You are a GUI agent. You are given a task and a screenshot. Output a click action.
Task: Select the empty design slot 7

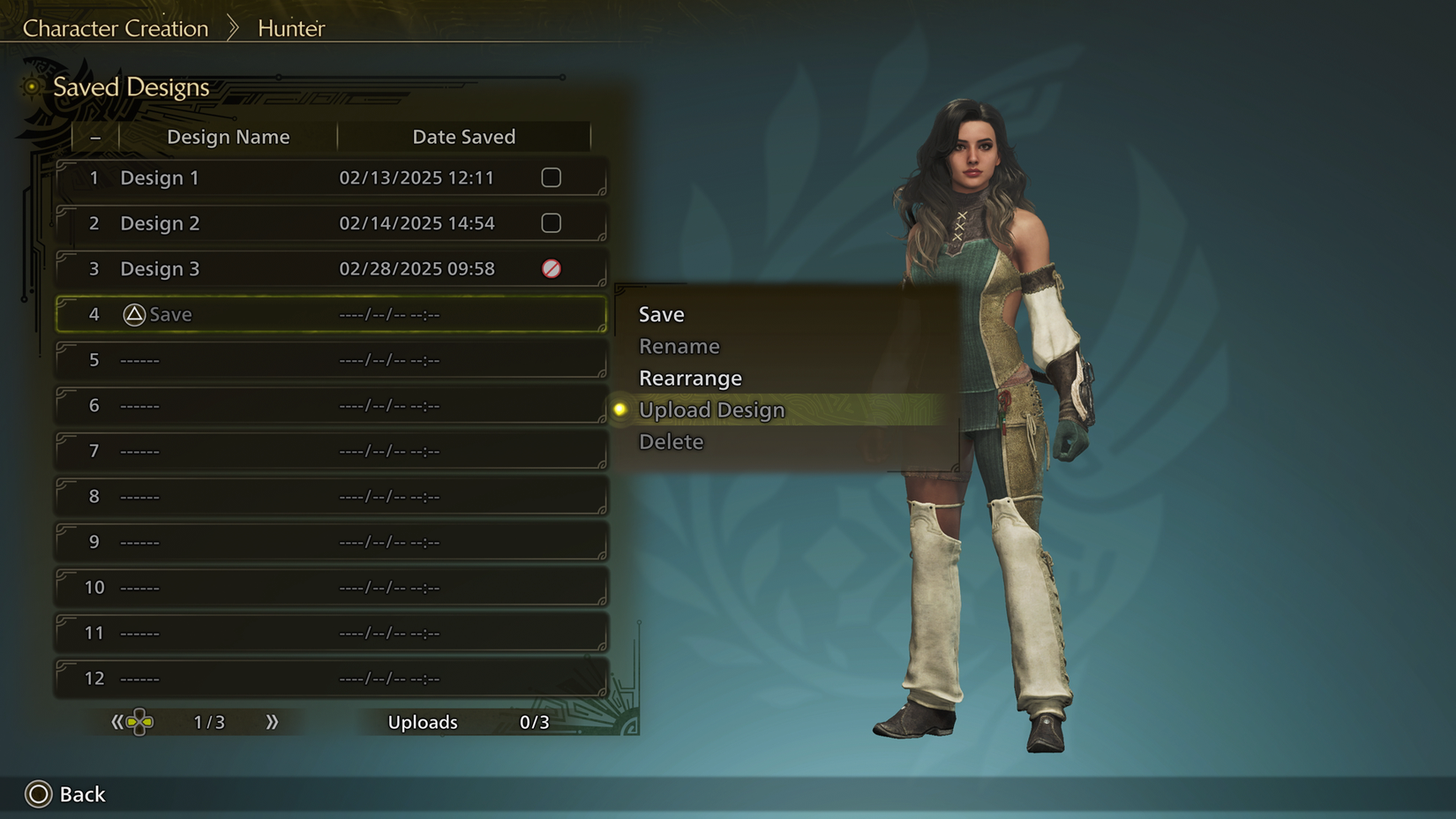pos(331,450)
